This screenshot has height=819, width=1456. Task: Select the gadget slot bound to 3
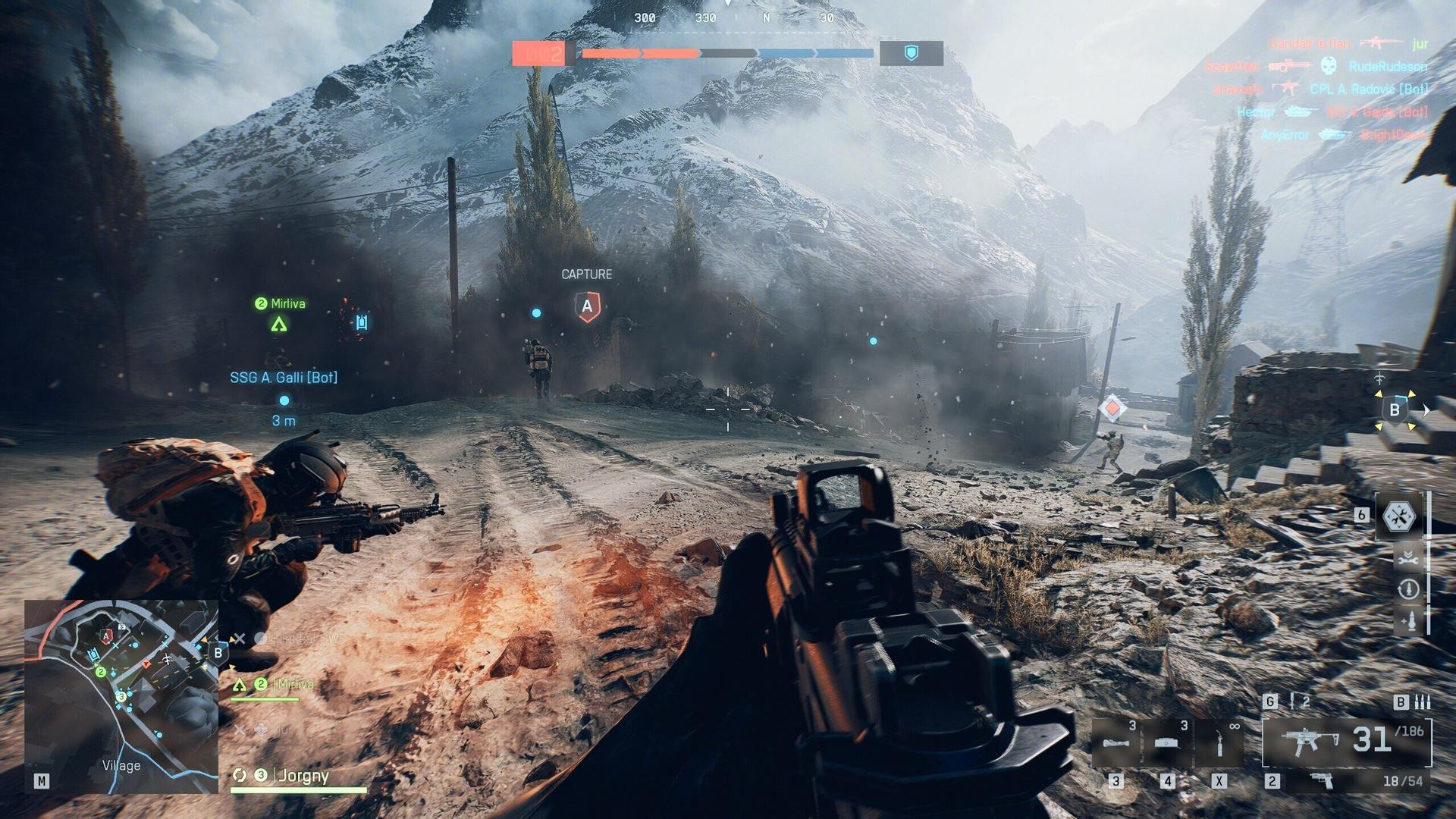click(x=1116, y=742)
